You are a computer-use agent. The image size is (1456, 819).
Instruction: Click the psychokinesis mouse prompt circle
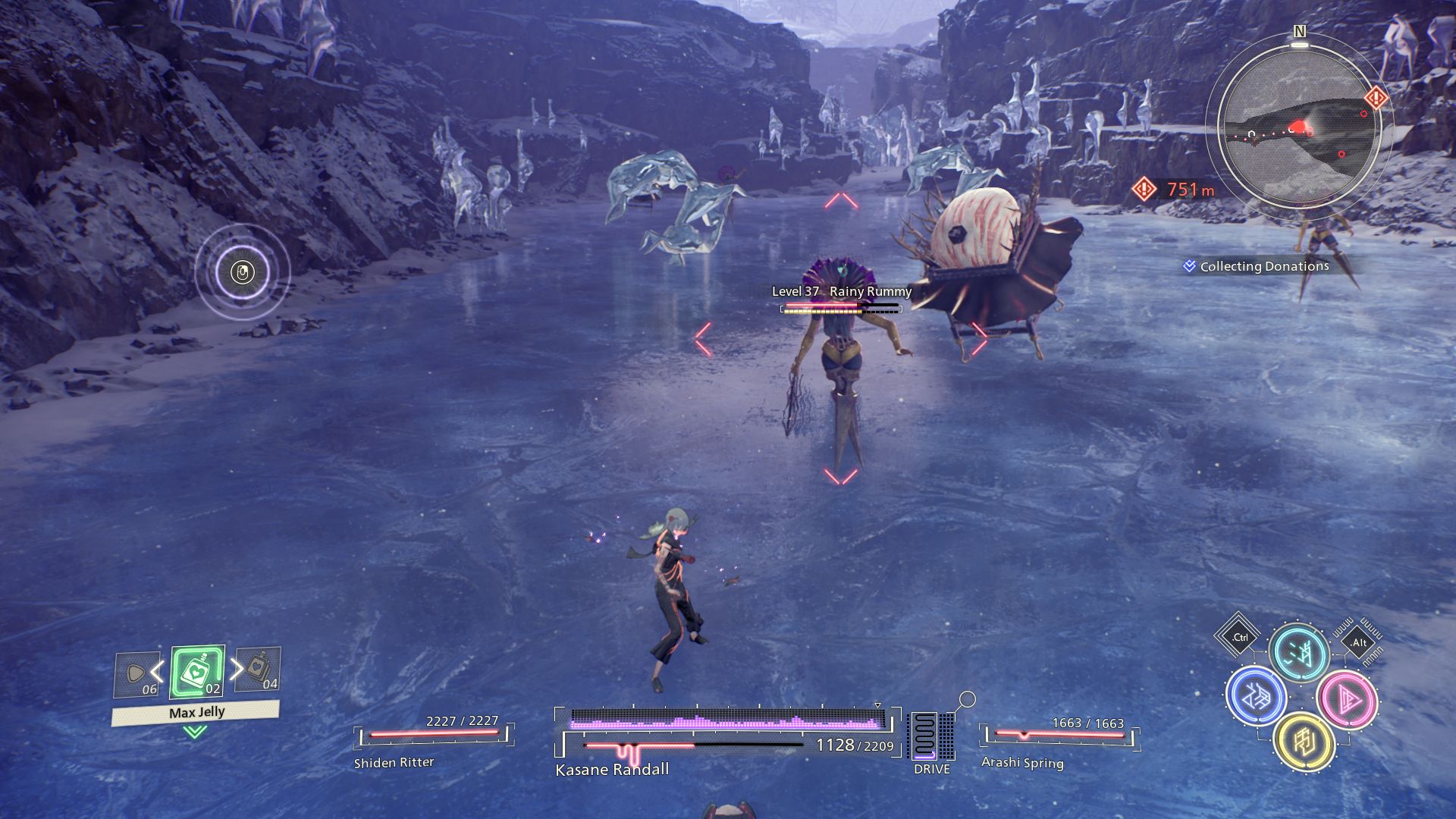pos(243,271)
